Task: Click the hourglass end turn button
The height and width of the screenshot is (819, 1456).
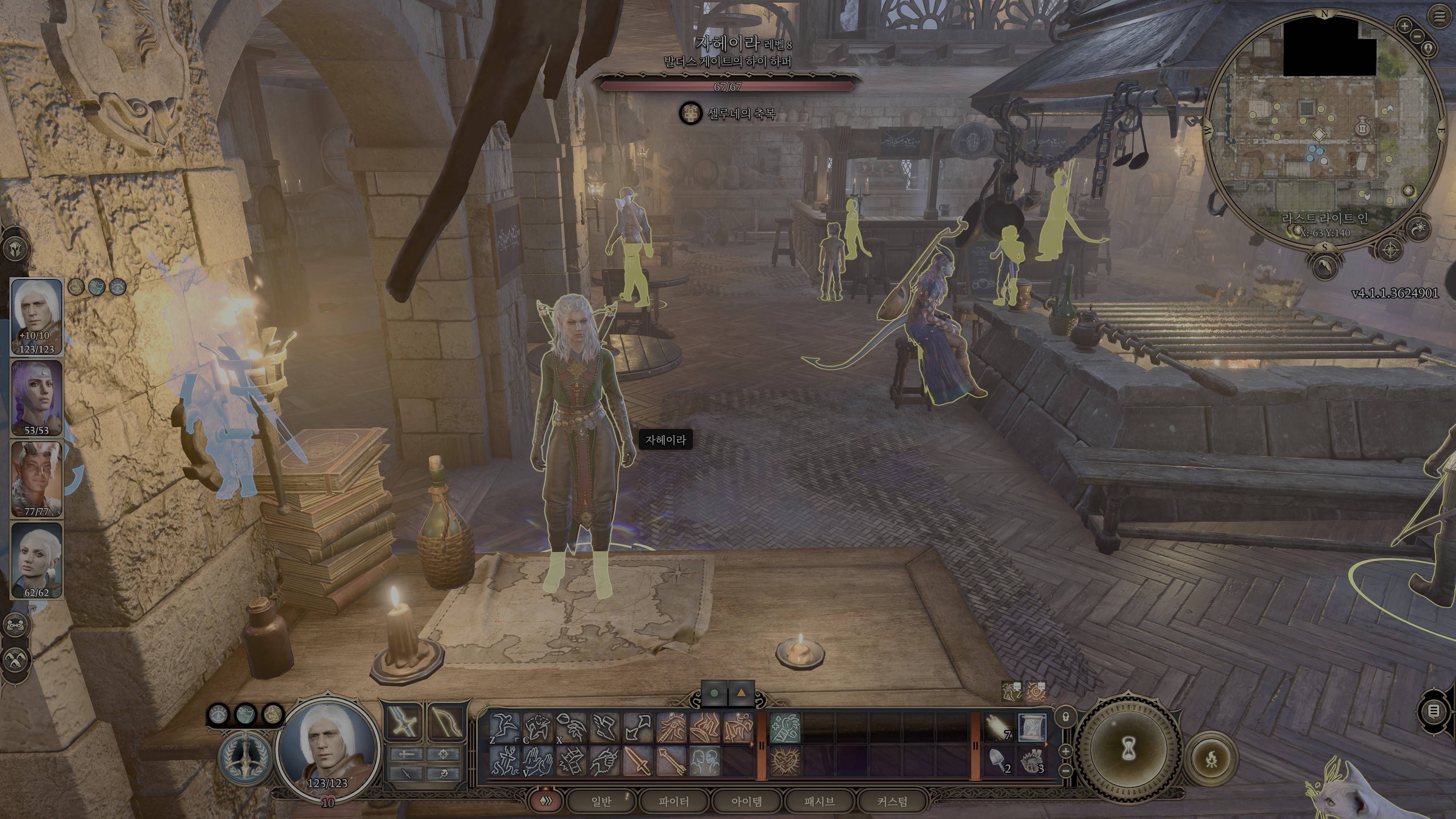Action: (1129, 750)
